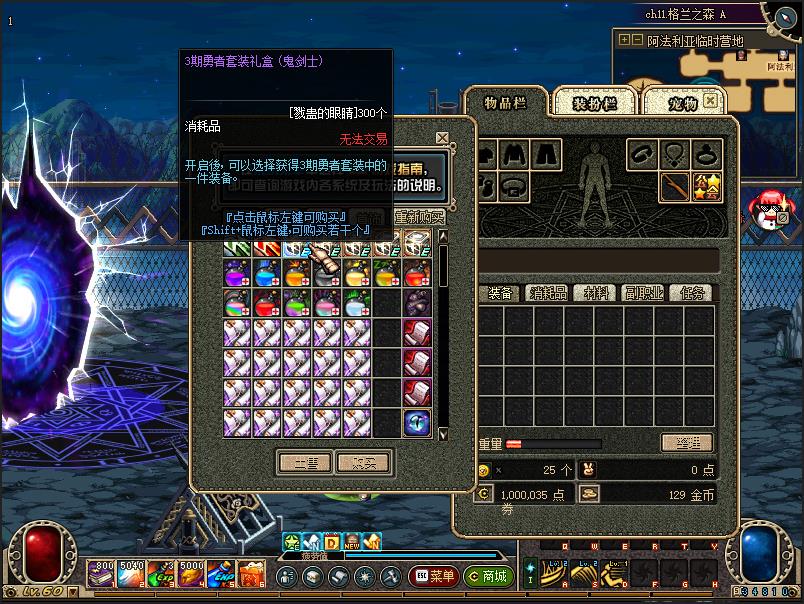Open the 商城 (cash shop) button

pos(487,576)
